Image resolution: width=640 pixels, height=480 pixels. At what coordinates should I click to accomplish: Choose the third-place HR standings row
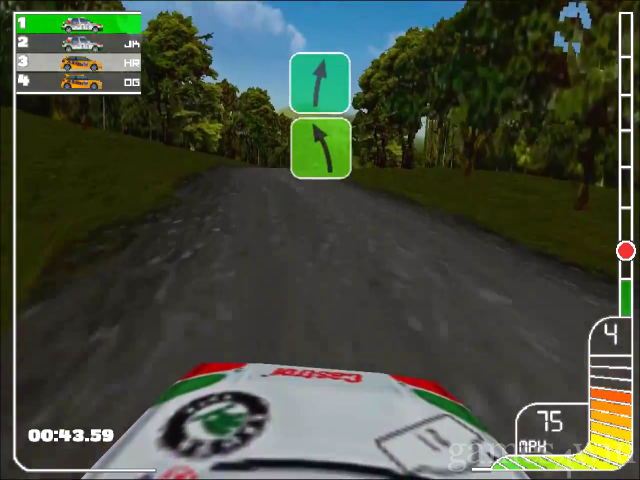[x=78, y=62]
